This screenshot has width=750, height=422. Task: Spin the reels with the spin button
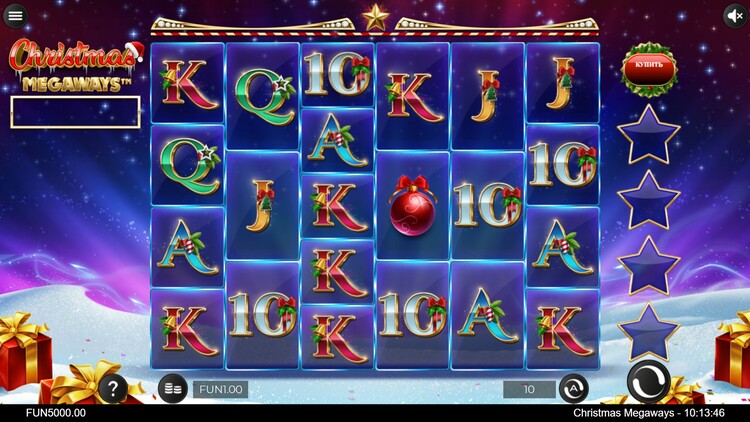(649, 384)
